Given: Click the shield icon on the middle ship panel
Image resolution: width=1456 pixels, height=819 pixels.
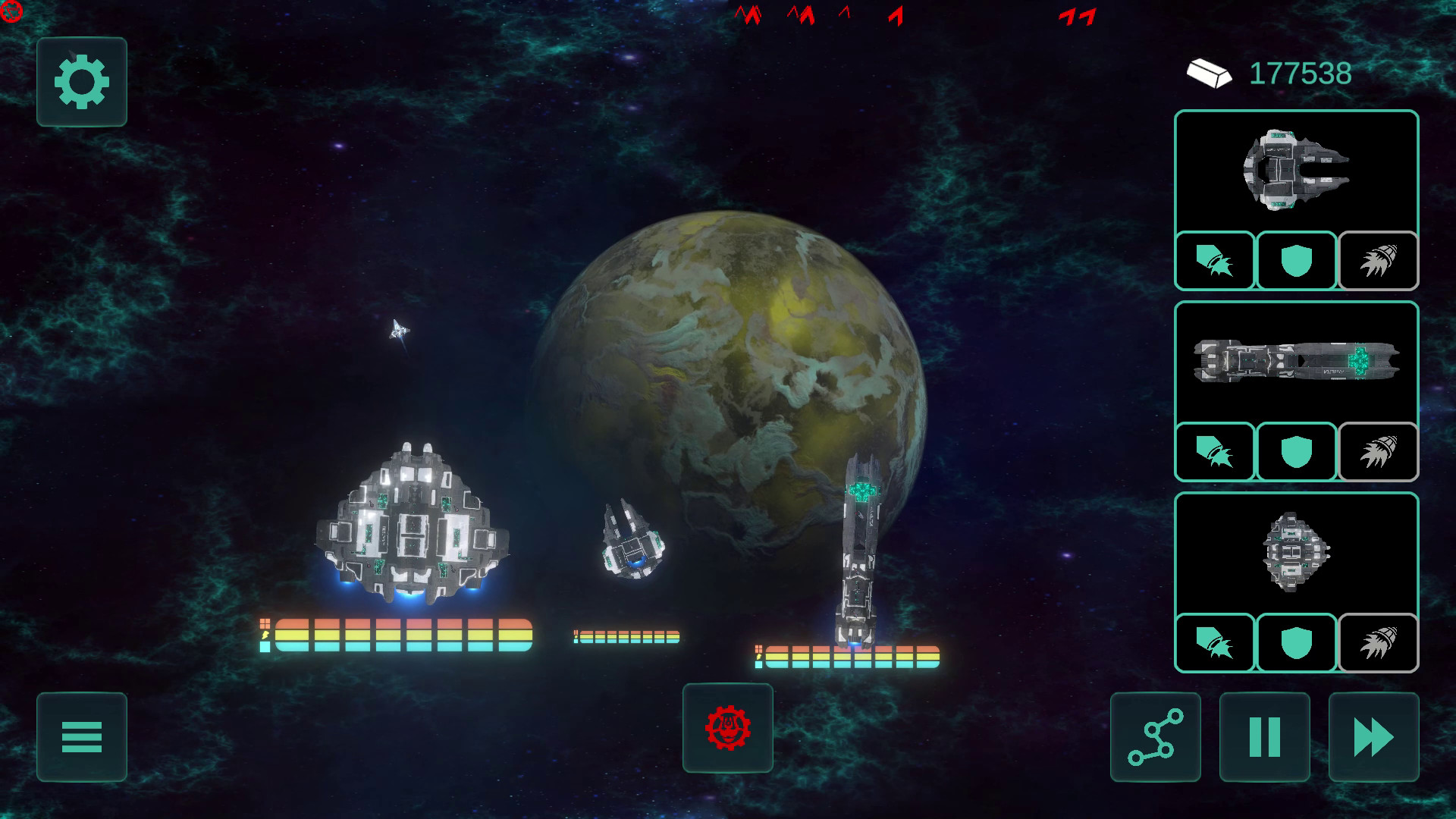Looking at the screenshot, I should tap(1297, 453).
